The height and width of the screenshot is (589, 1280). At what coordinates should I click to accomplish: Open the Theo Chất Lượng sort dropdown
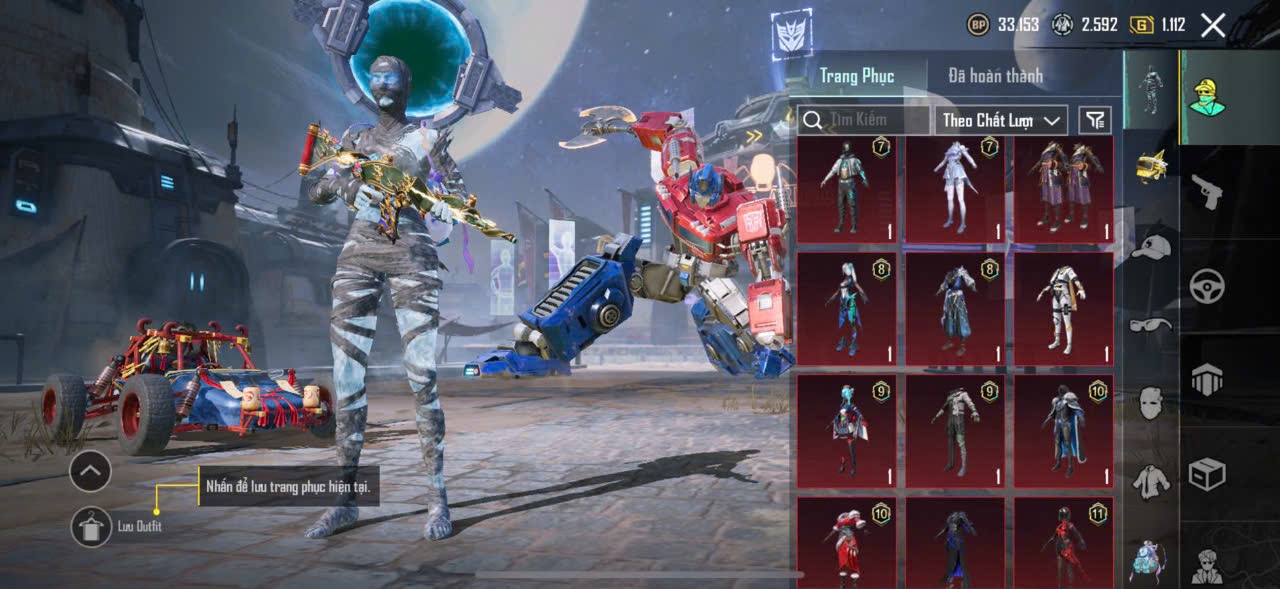pyautogui.click(x=1000, y=120)
